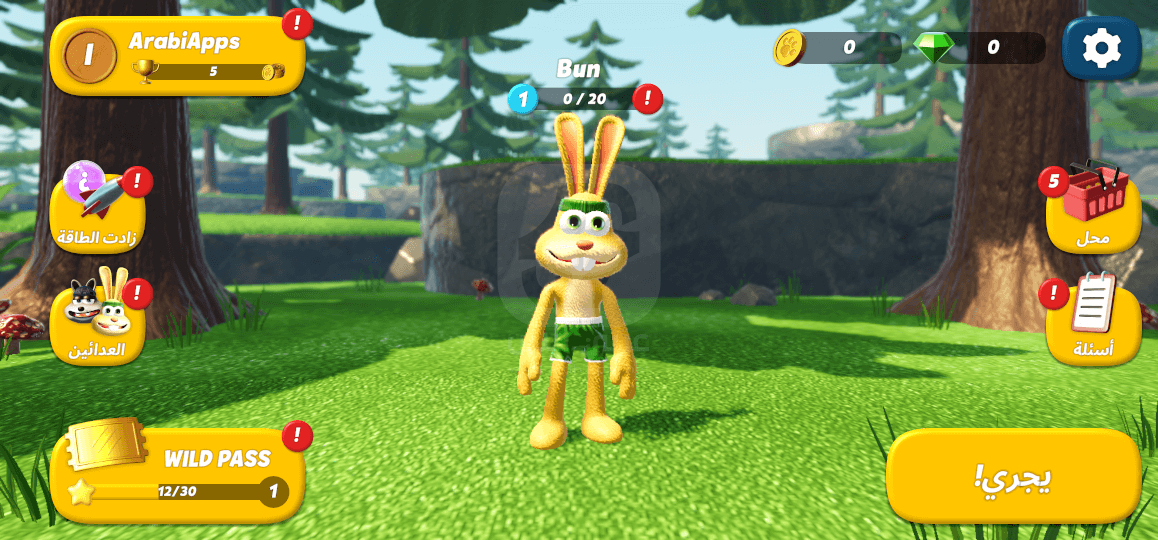
Task: Tap the yellow run button يجري!
Action: click(x=1013, y=476)
